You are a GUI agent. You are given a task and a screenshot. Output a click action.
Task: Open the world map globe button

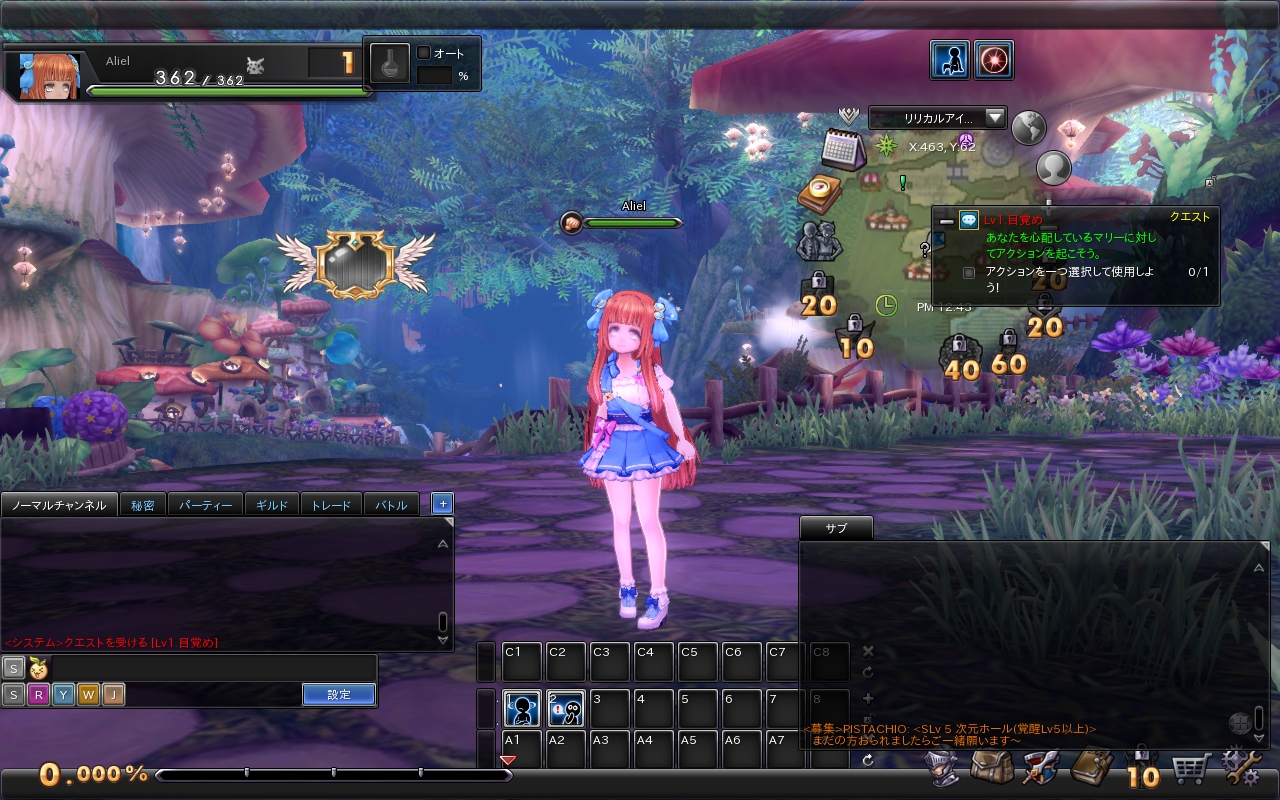click(1028, 127)
